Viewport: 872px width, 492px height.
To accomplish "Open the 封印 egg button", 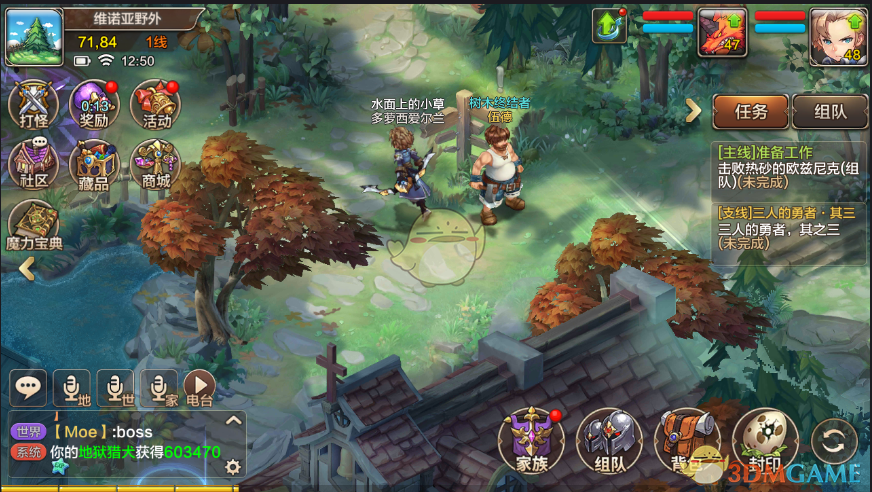I will click(x=764, y=441).
